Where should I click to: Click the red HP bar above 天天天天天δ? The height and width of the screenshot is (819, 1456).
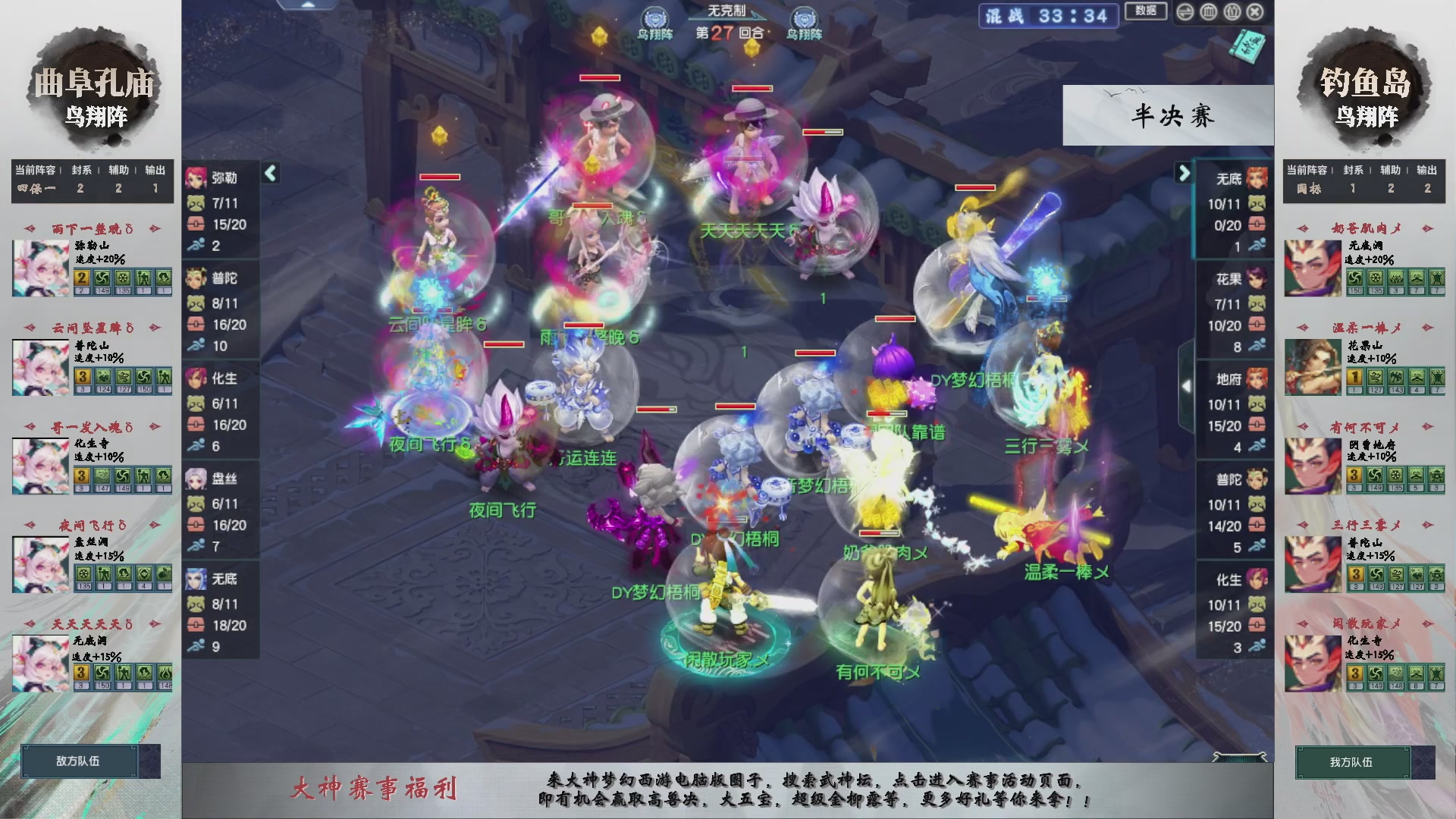point(752,89)
